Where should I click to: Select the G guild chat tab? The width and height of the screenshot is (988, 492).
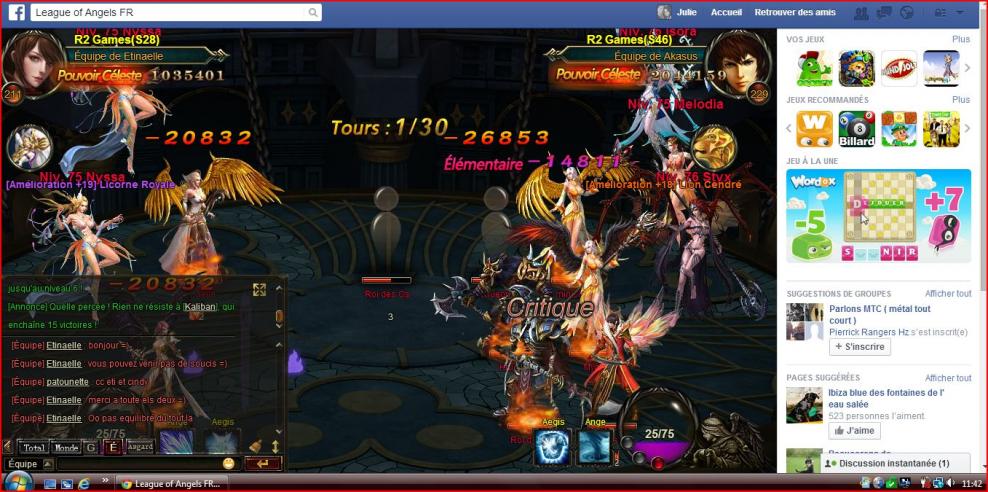(91, 447)
